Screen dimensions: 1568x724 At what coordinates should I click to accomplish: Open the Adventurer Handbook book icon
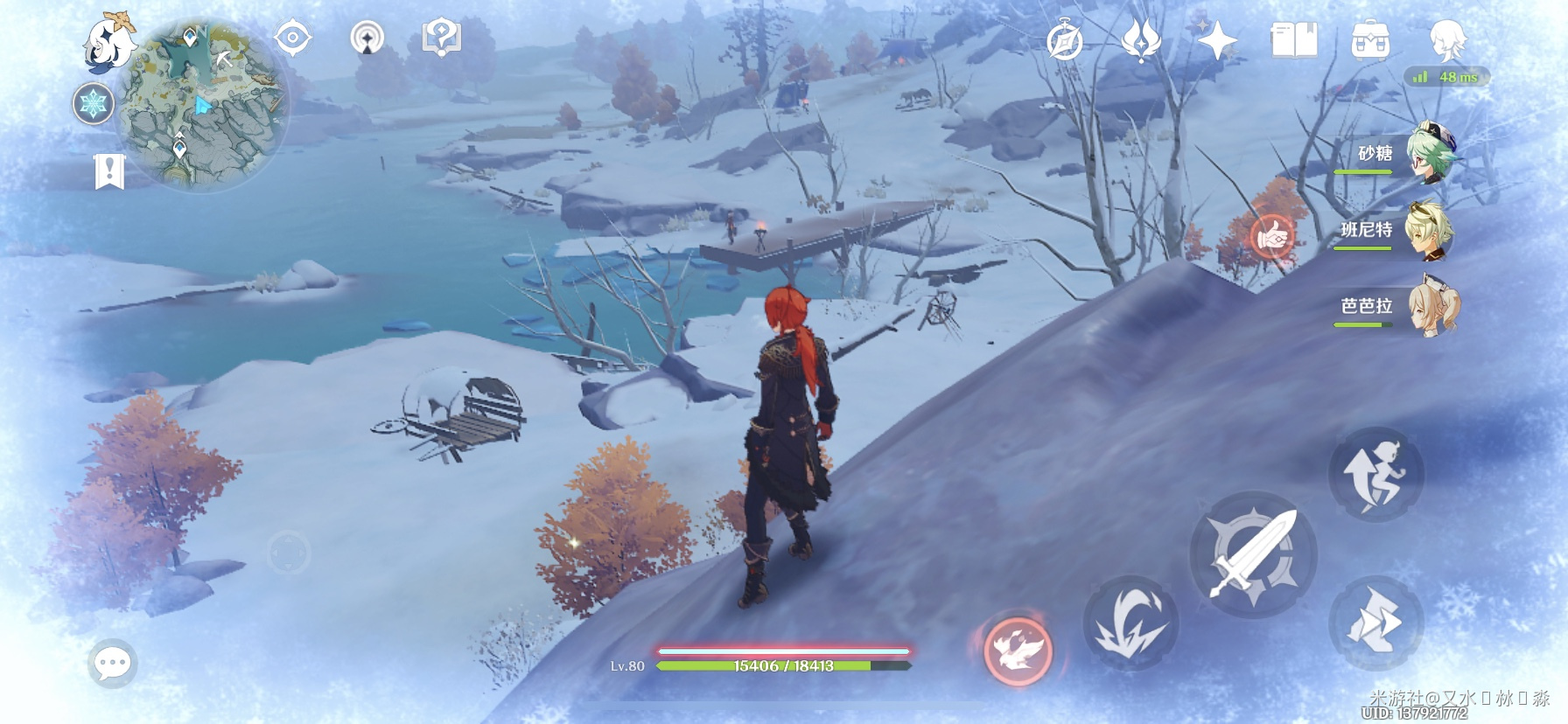coord(1293,40)
